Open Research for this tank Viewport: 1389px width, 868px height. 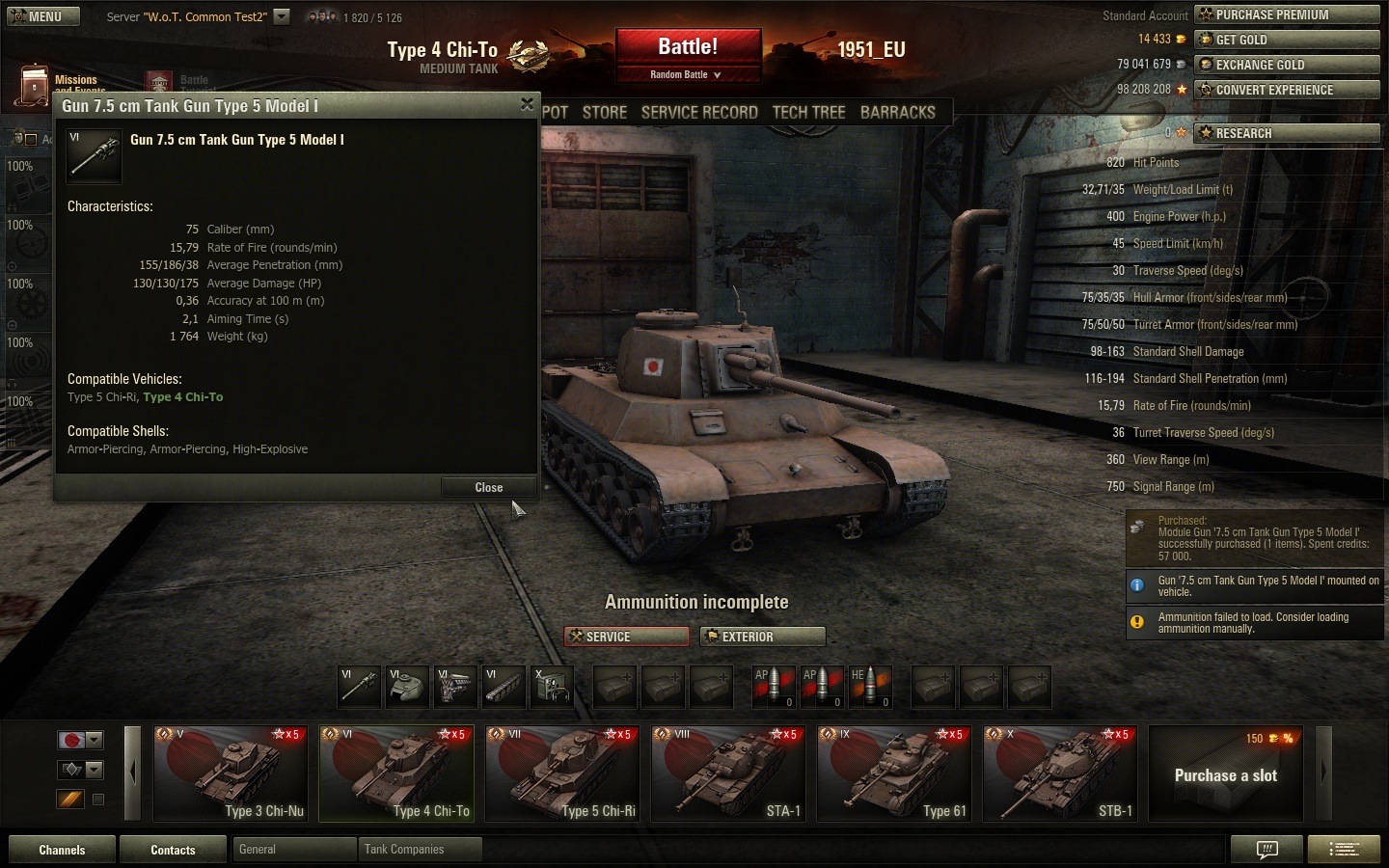coord(1286,133)
